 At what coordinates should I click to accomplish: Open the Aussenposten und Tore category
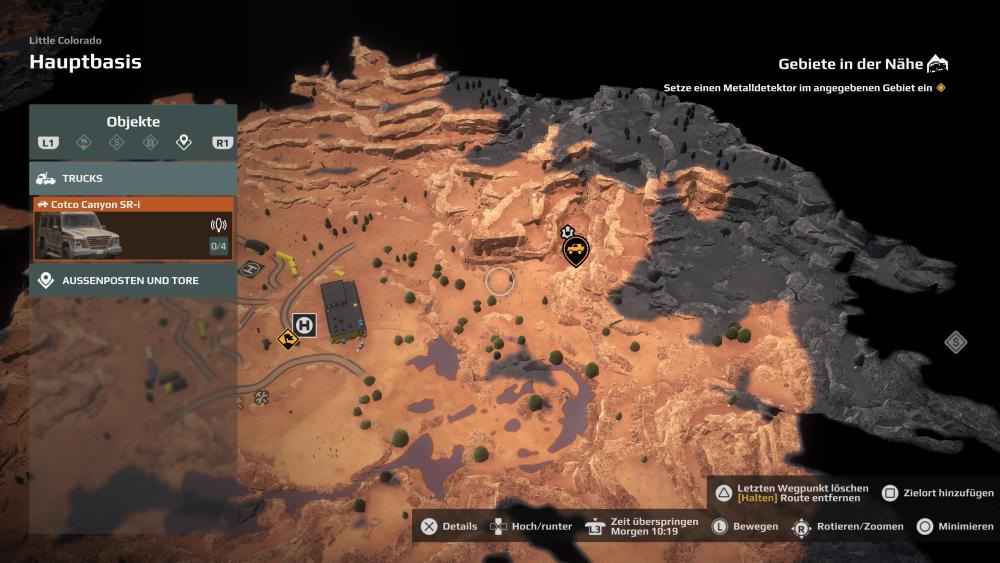click(133, 281)
